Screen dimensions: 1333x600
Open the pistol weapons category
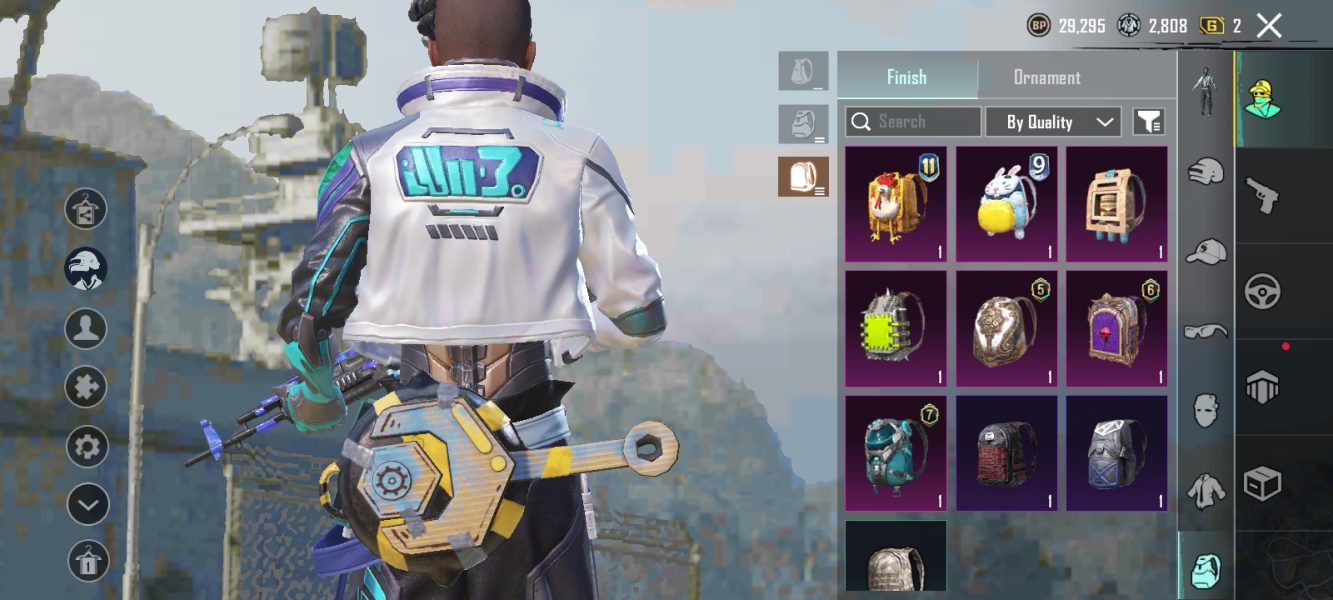tap(1262, 195)
